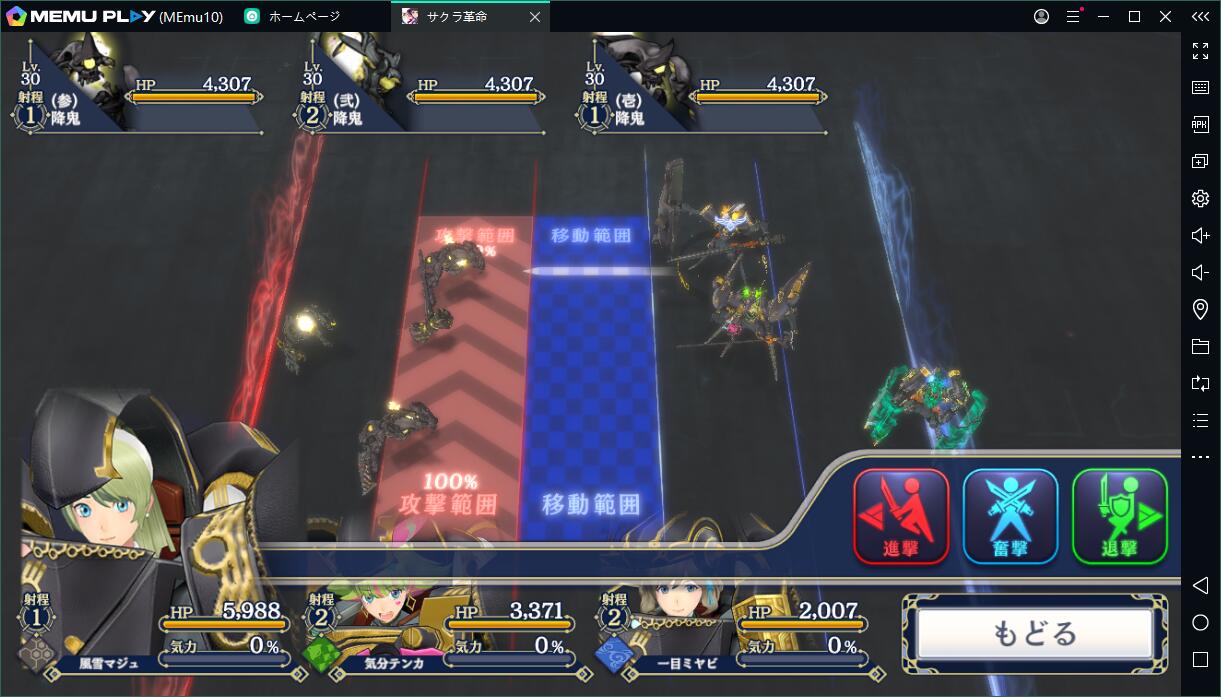Screen dimensions: 1221x697
Task: Go back with the もどる button
Action: pyautogui.click(x=1035, y=634)
